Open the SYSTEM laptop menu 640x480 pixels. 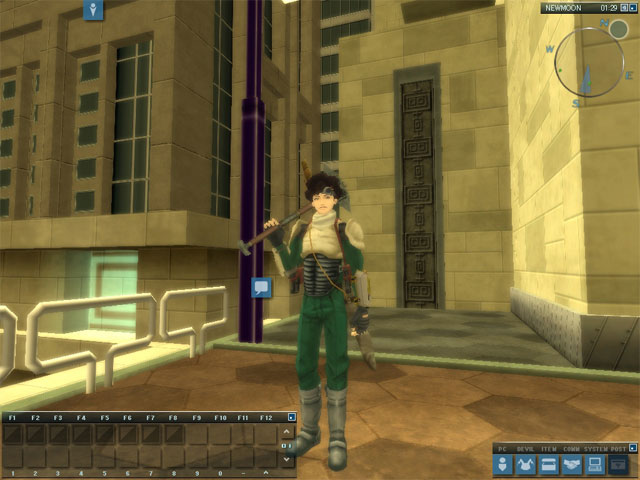pos(595,465)
